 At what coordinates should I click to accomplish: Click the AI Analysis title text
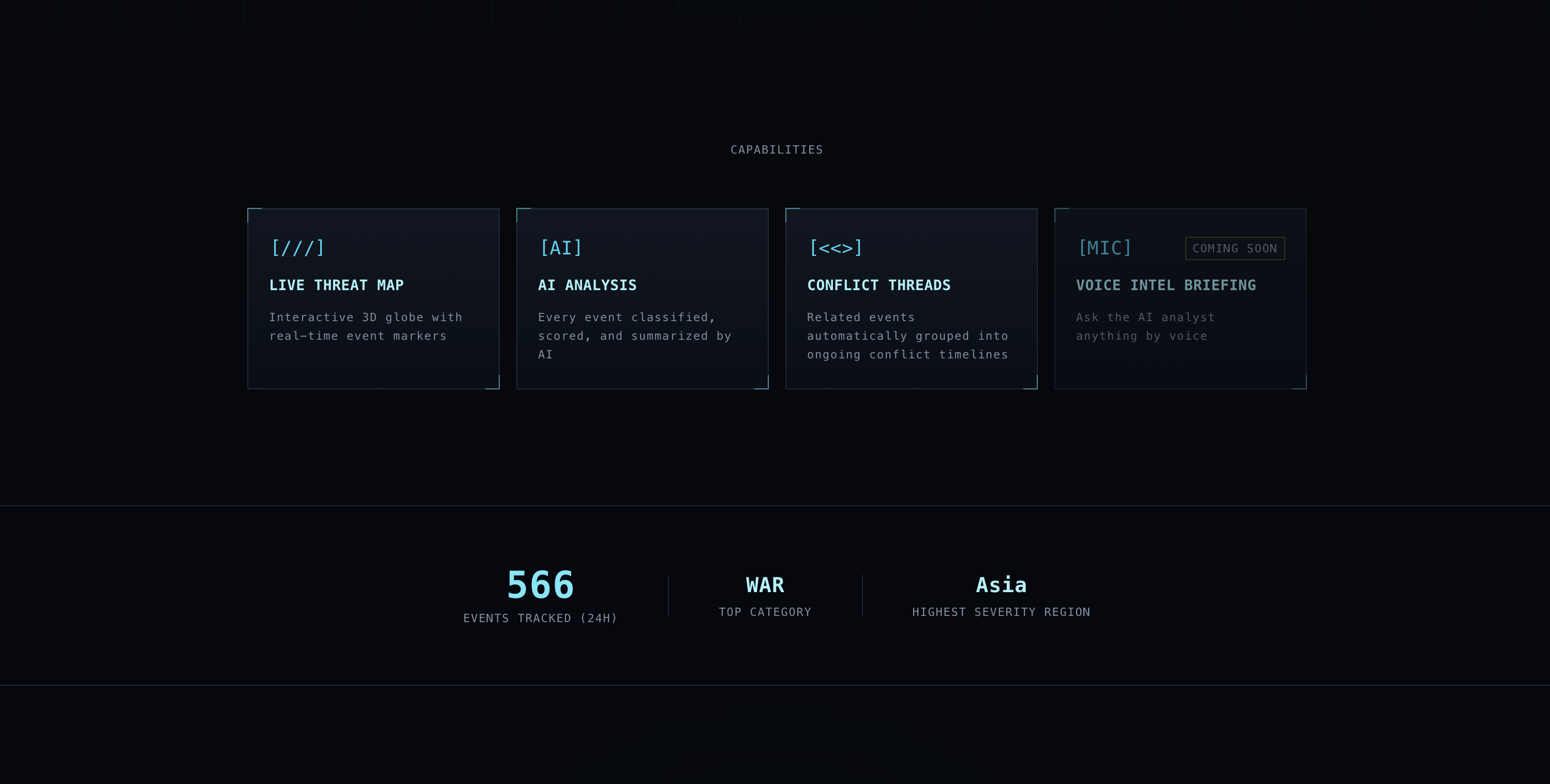(x=587, y=285)
